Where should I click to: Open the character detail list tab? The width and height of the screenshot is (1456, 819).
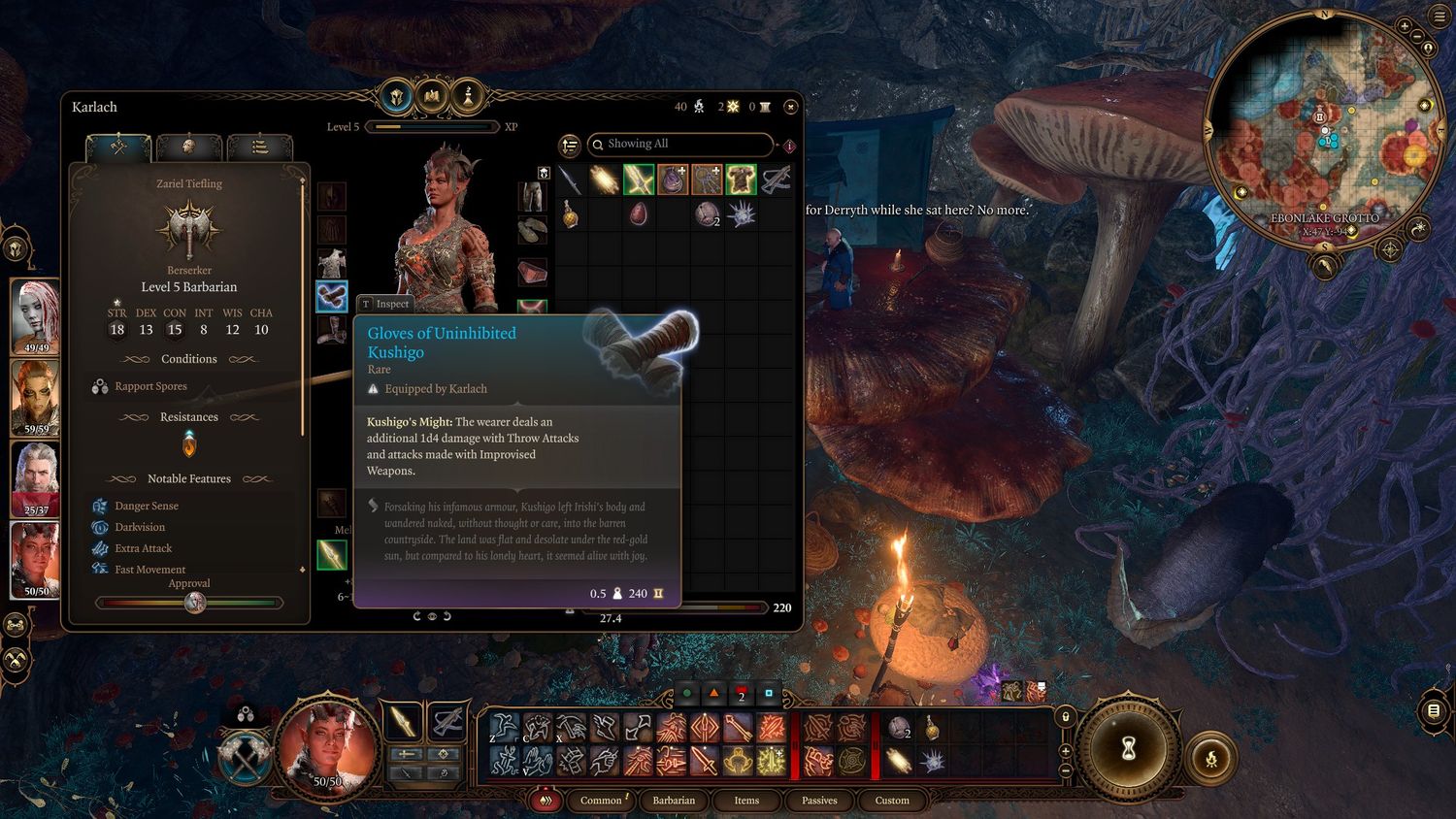pos(259,147)
